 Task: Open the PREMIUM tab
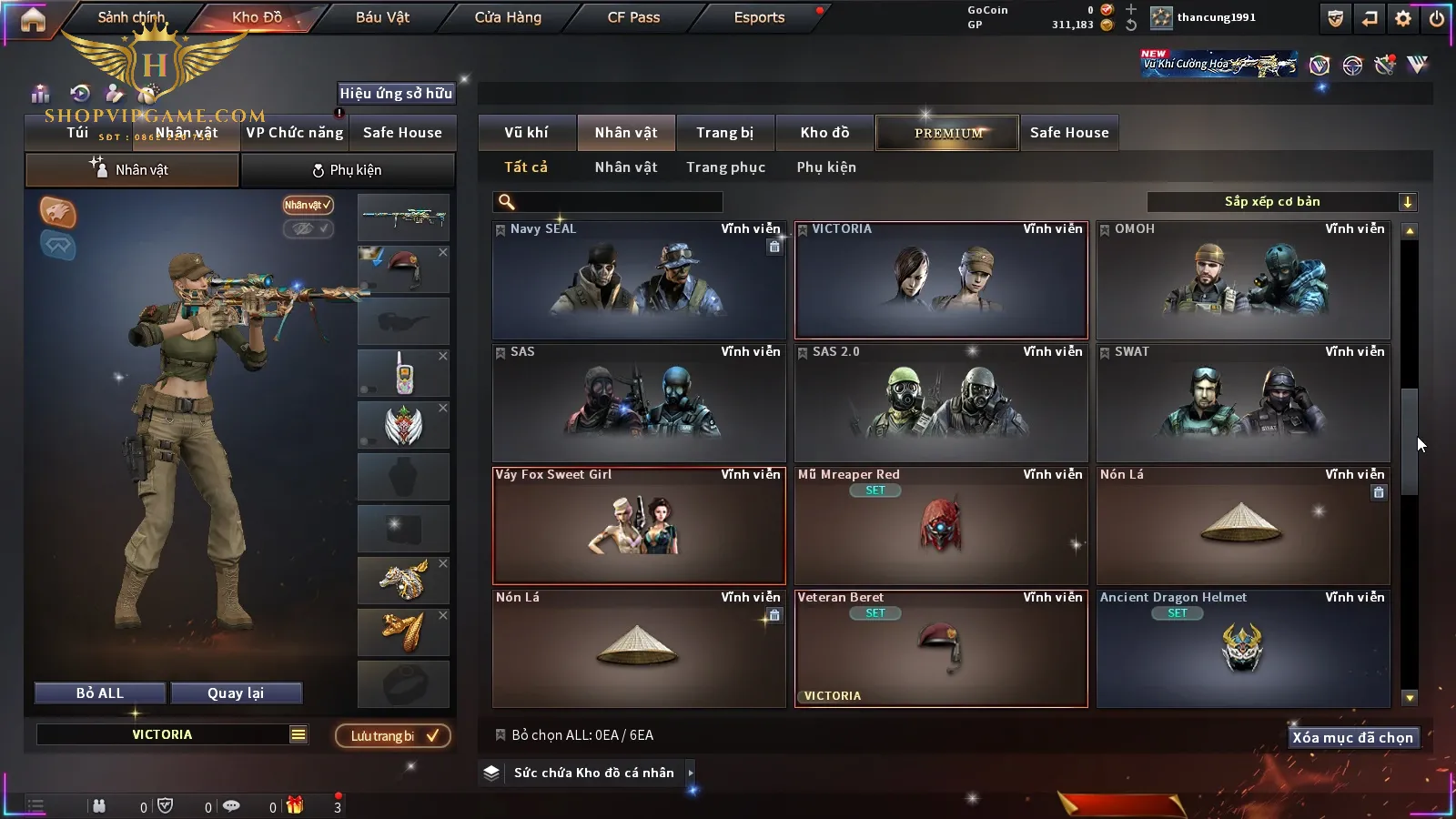tap(948, 133)
